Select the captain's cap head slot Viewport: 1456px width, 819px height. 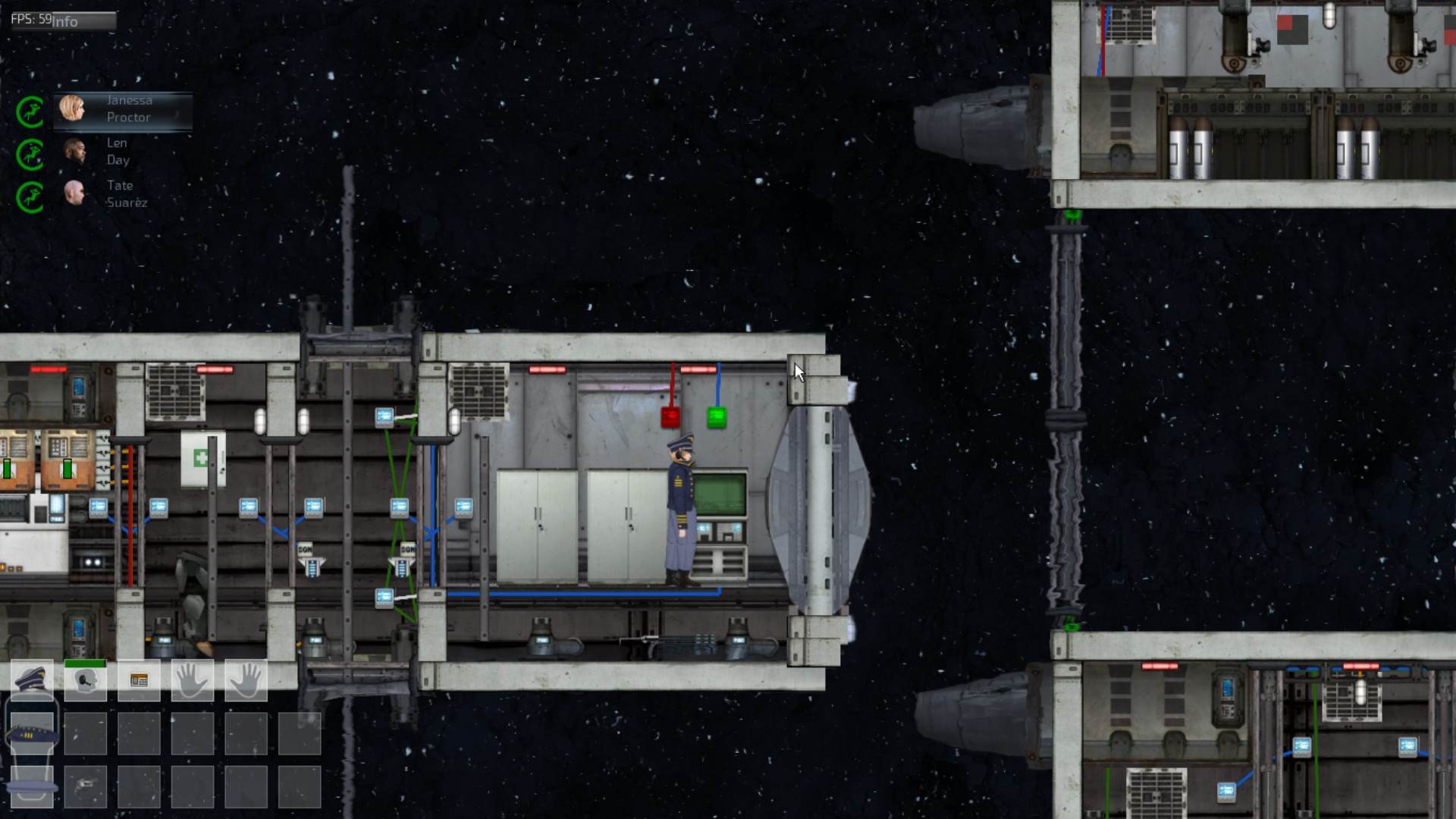[x=32, y=680]
